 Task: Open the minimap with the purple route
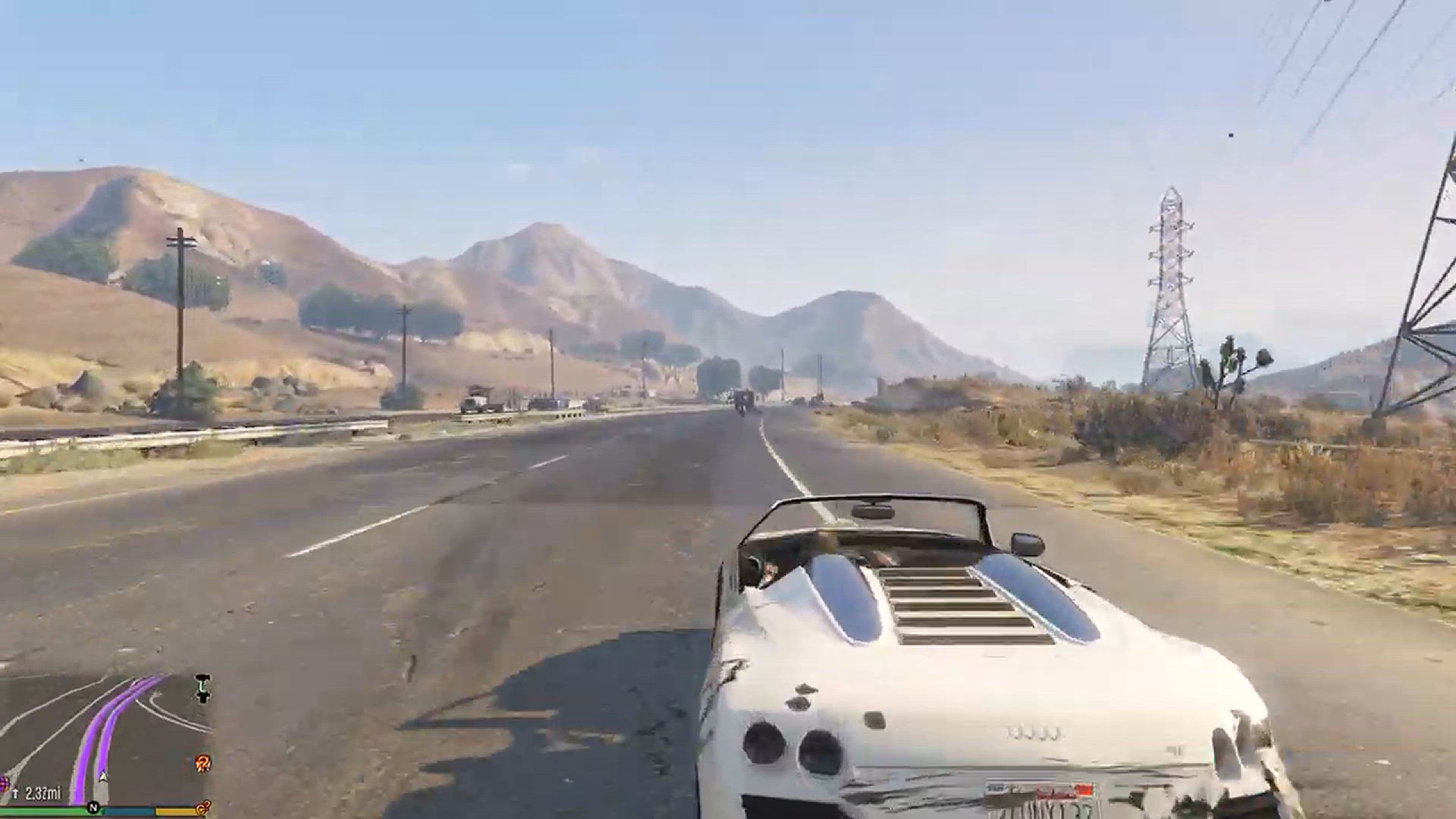tap(106, 739)
